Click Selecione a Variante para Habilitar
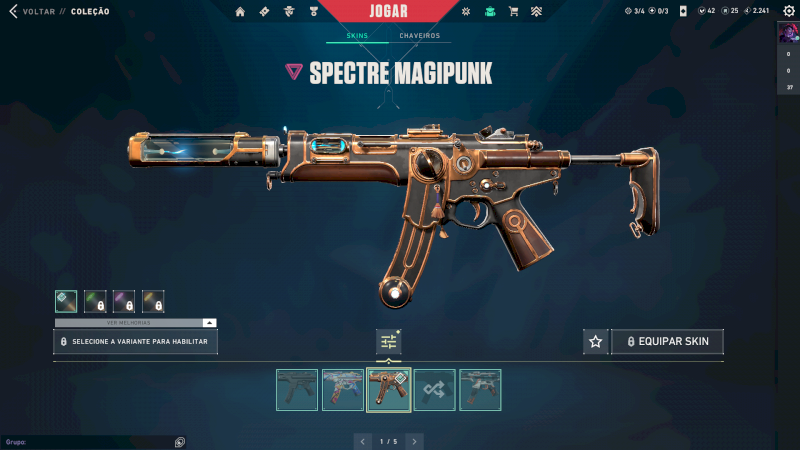Viewport: 800px width, 450px height. coord(135,342)
